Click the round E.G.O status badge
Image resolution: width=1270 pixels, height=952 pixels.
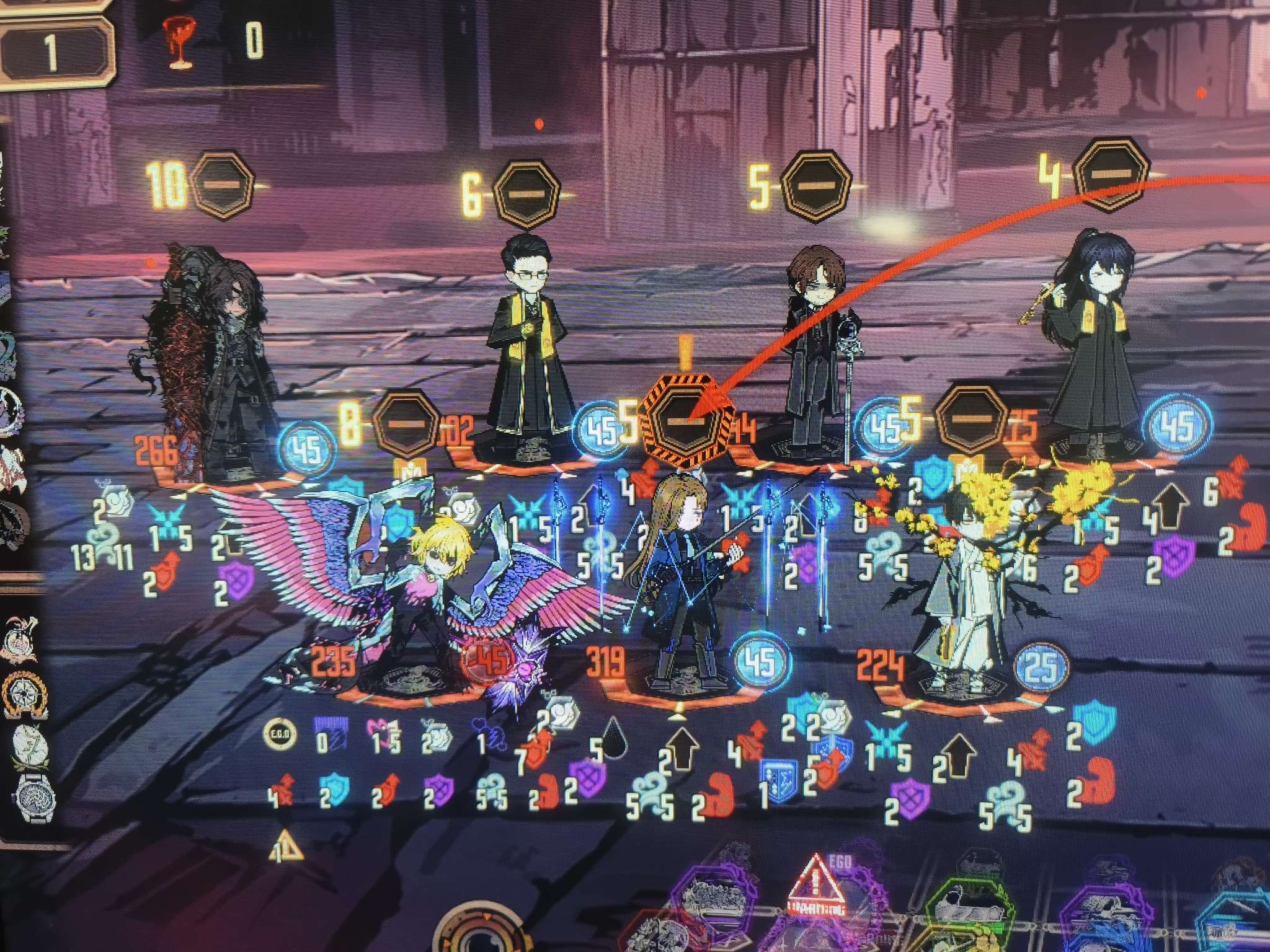(280, 735)
